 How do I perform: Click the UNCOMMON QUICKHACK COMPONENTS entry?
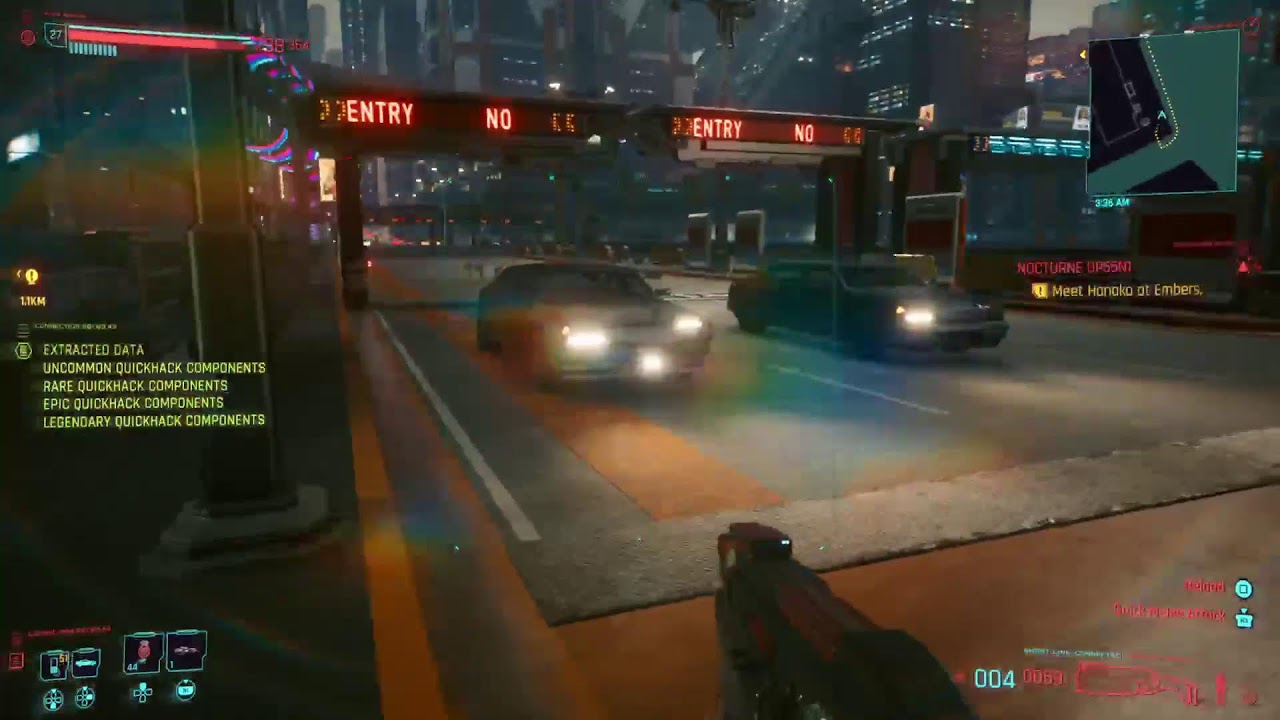[152, 368]
